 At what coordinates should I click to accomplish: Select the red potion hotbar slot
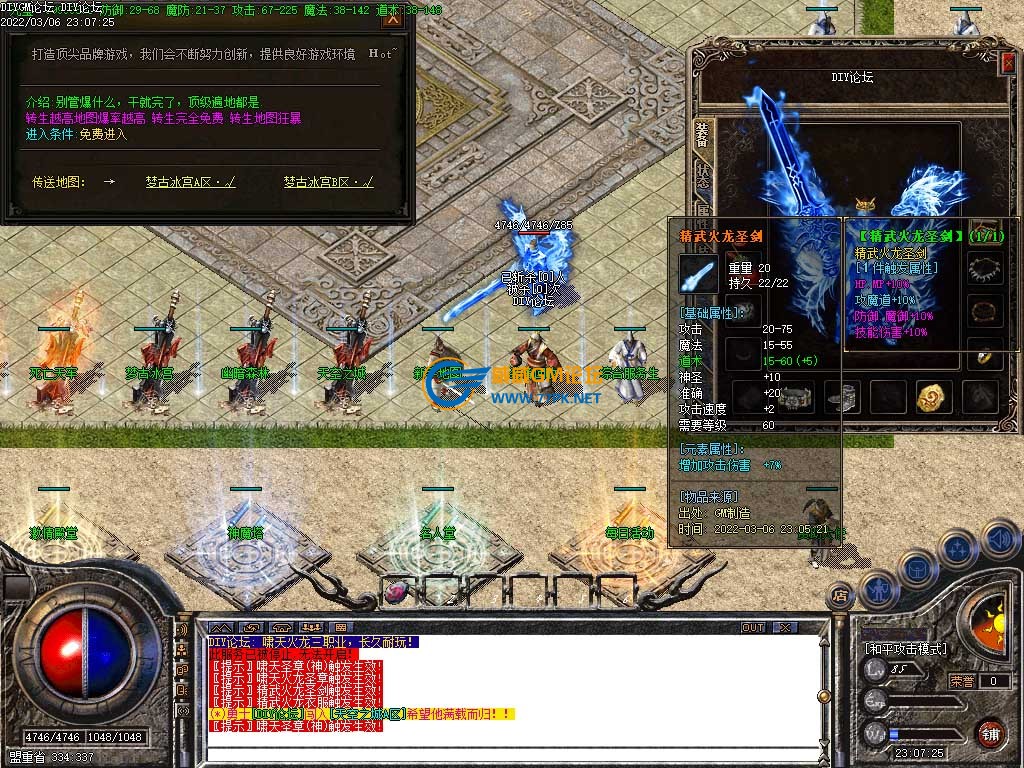coord(396,592)
